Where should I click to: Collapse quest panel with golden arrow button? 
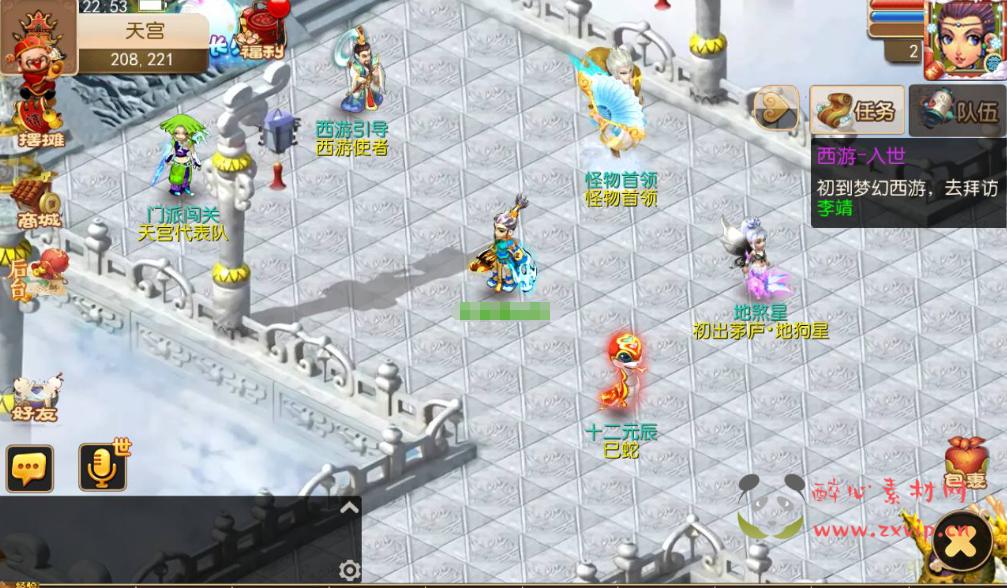click(x=776, y=110)
